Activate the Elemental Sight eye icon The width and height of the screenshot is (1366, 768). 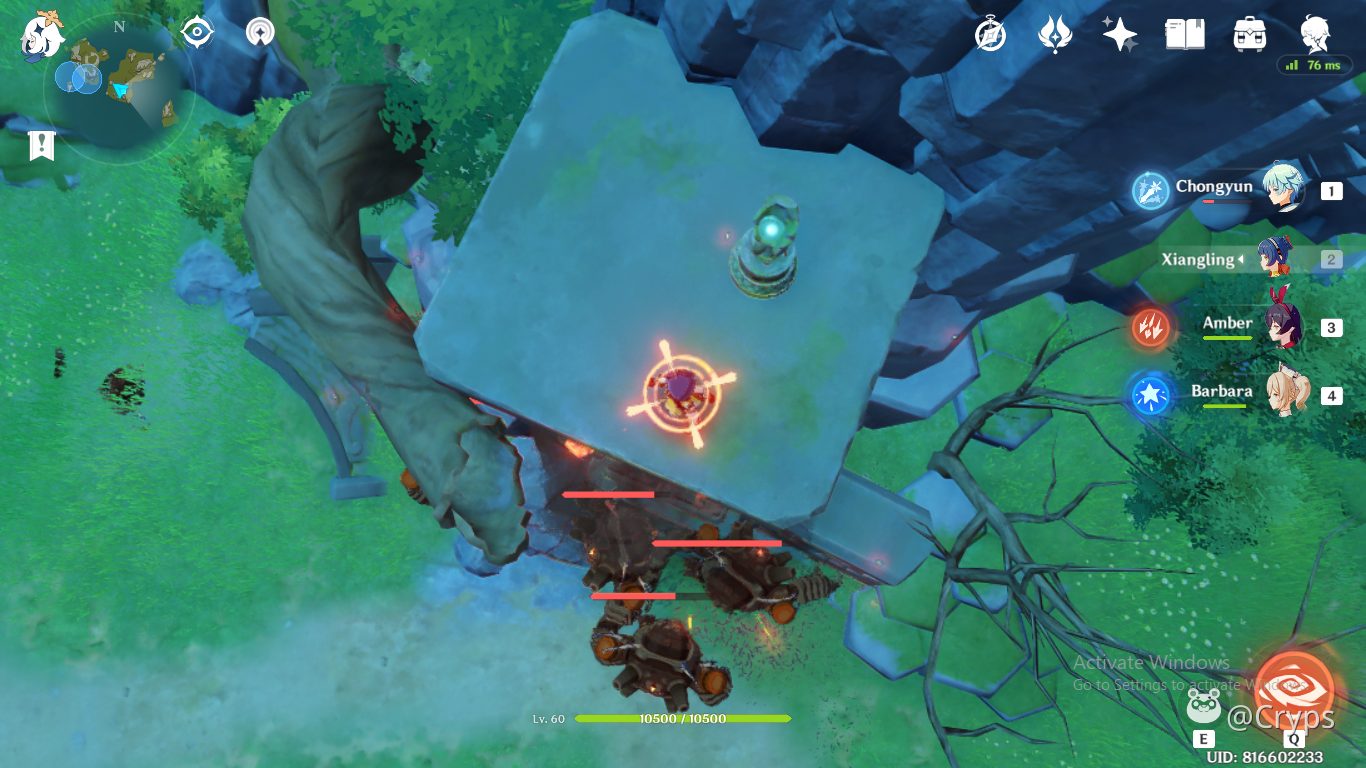pyautogui.click(x=197, y=32)
